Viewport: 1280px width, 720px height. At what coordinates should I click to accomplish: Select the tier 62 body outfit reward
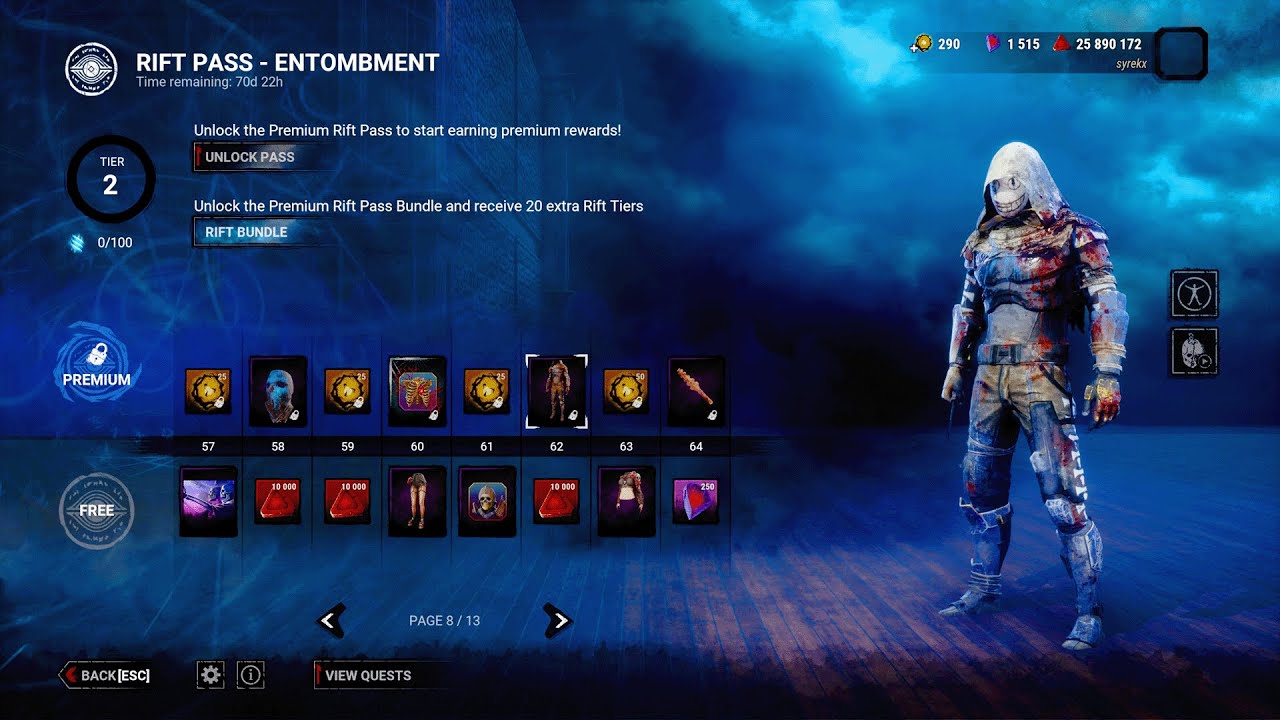click(x=556, y=391)
